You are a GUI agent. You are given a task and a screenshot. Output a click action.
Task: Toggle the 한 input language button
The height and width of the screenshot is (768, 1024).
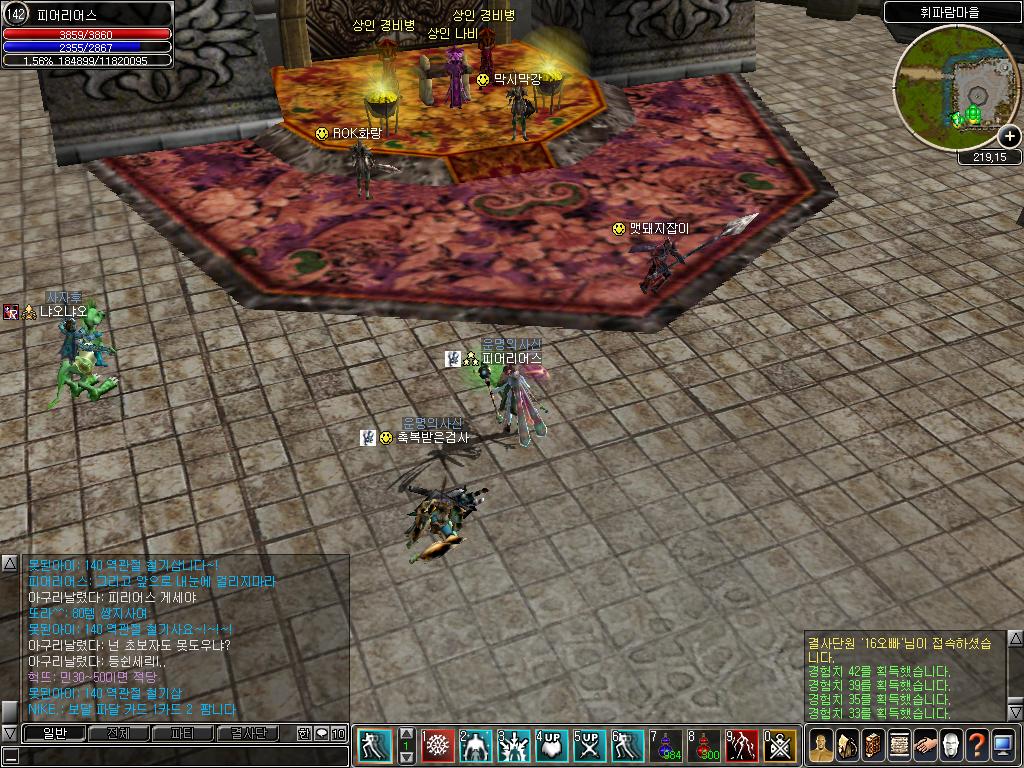(304, 733)
